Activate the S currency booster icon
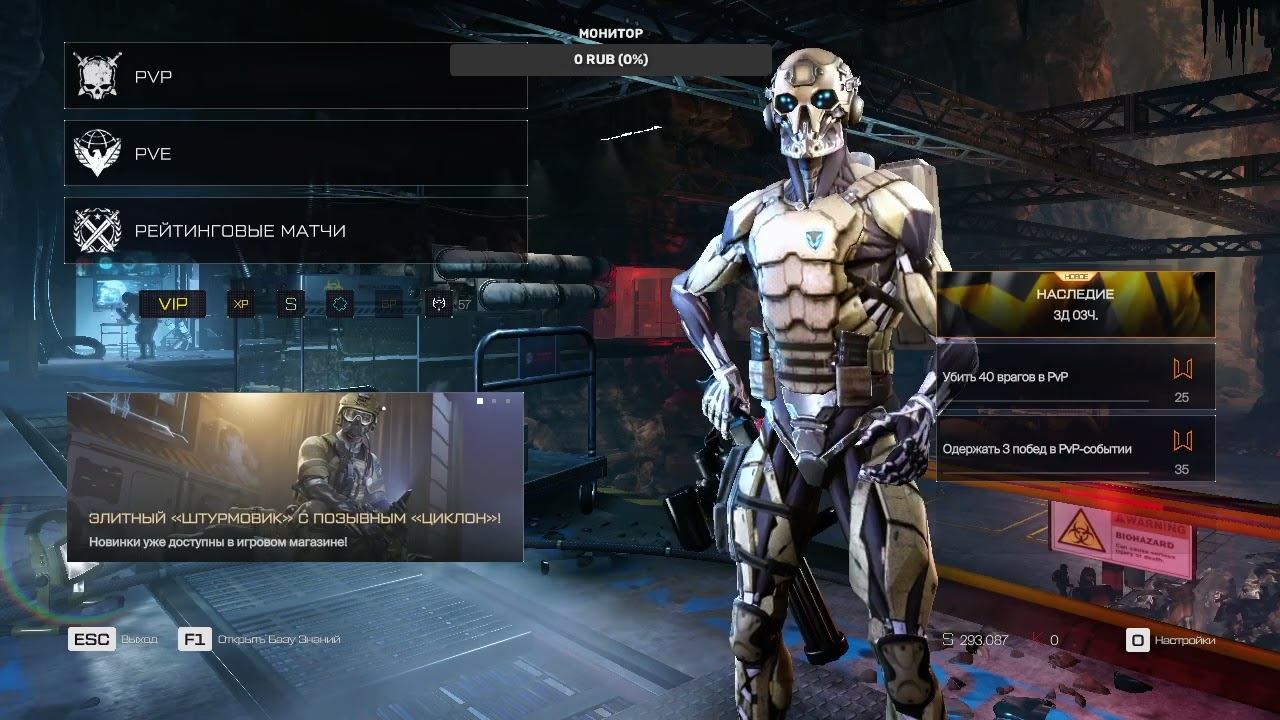Screen dimensions: 1280x720 point(290,304)
